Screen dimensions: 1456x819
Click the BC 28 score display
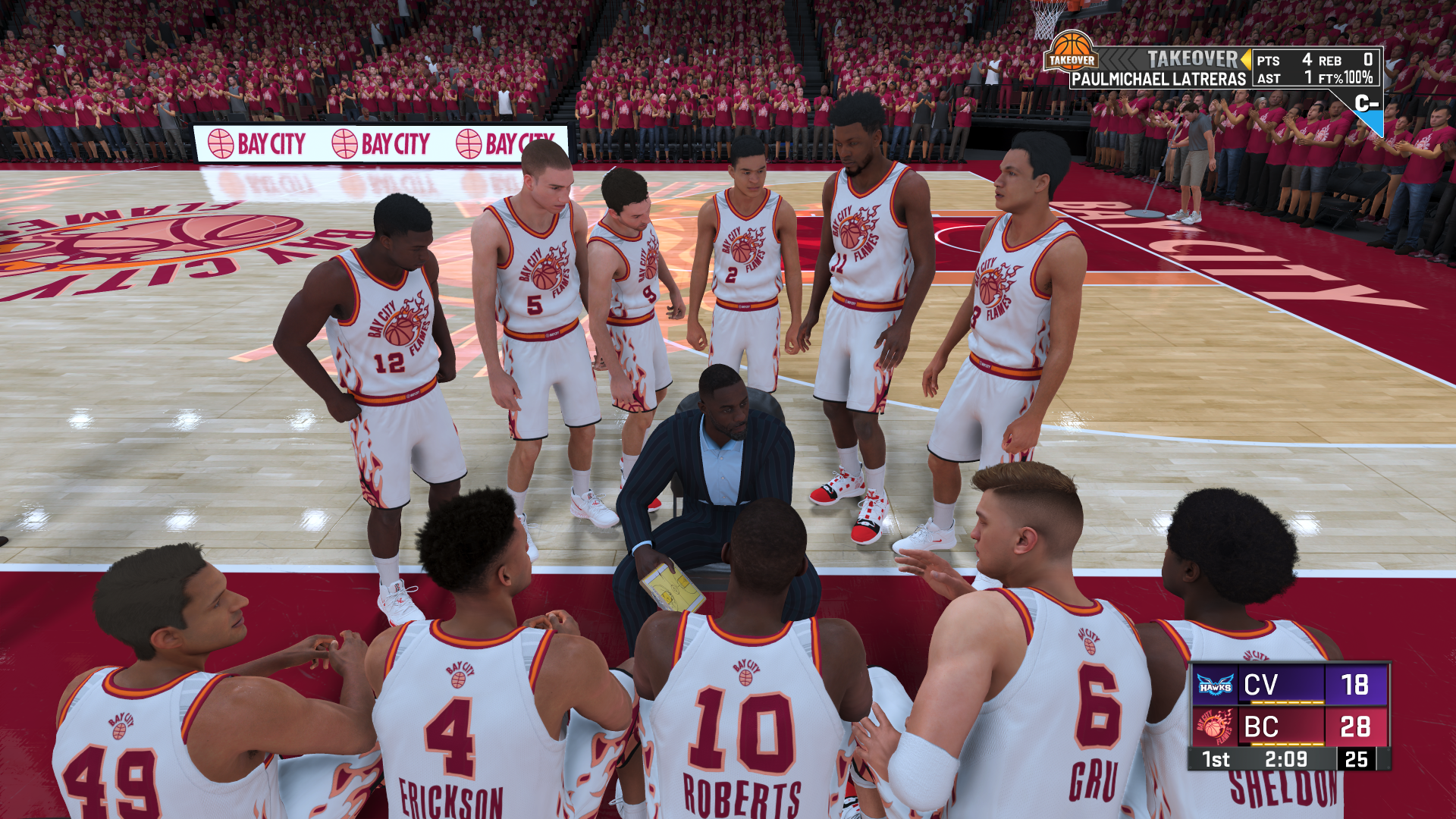1355,726
